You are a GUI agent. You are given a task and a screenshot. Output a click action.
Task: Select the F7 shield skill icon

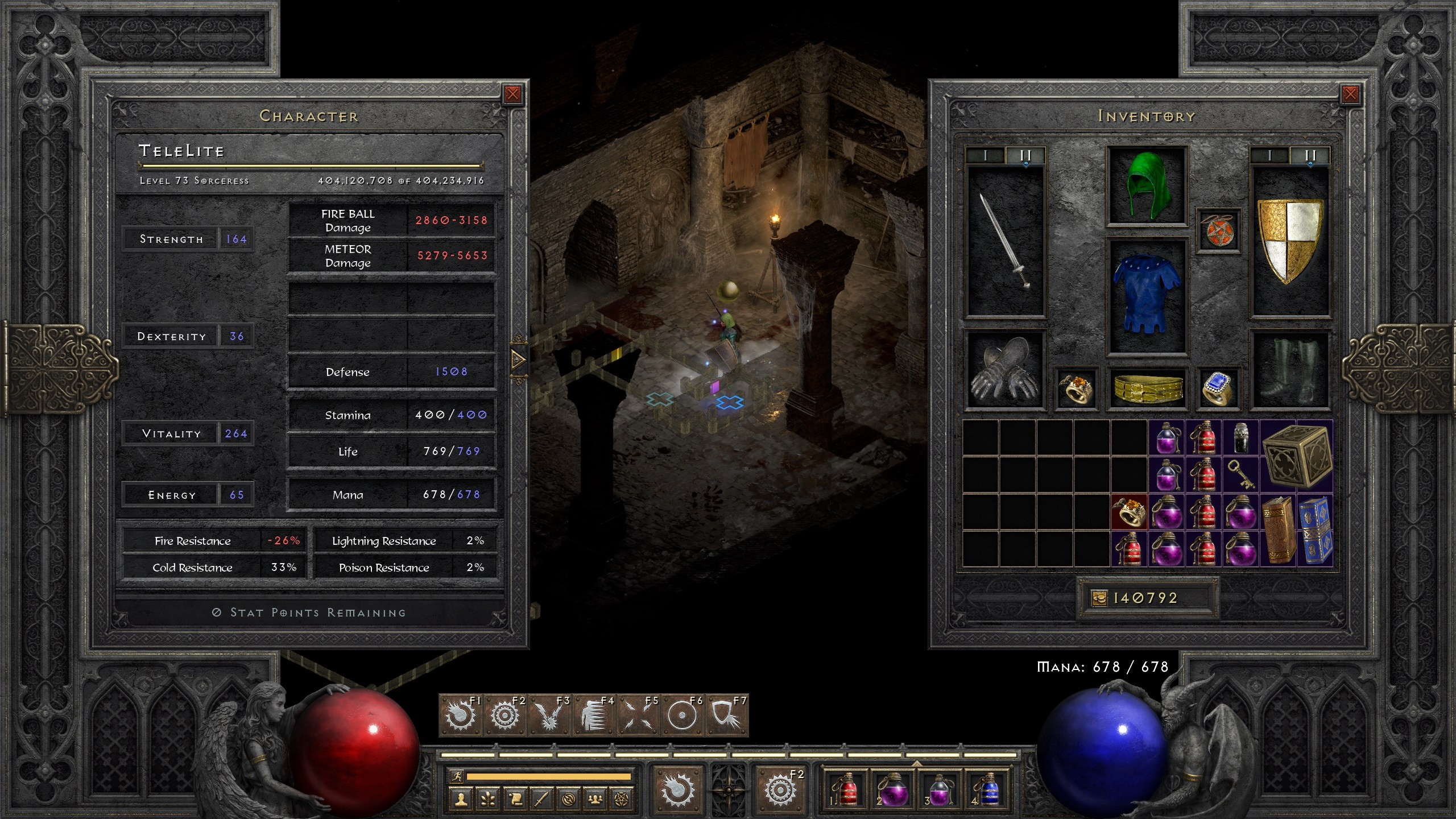726,715
